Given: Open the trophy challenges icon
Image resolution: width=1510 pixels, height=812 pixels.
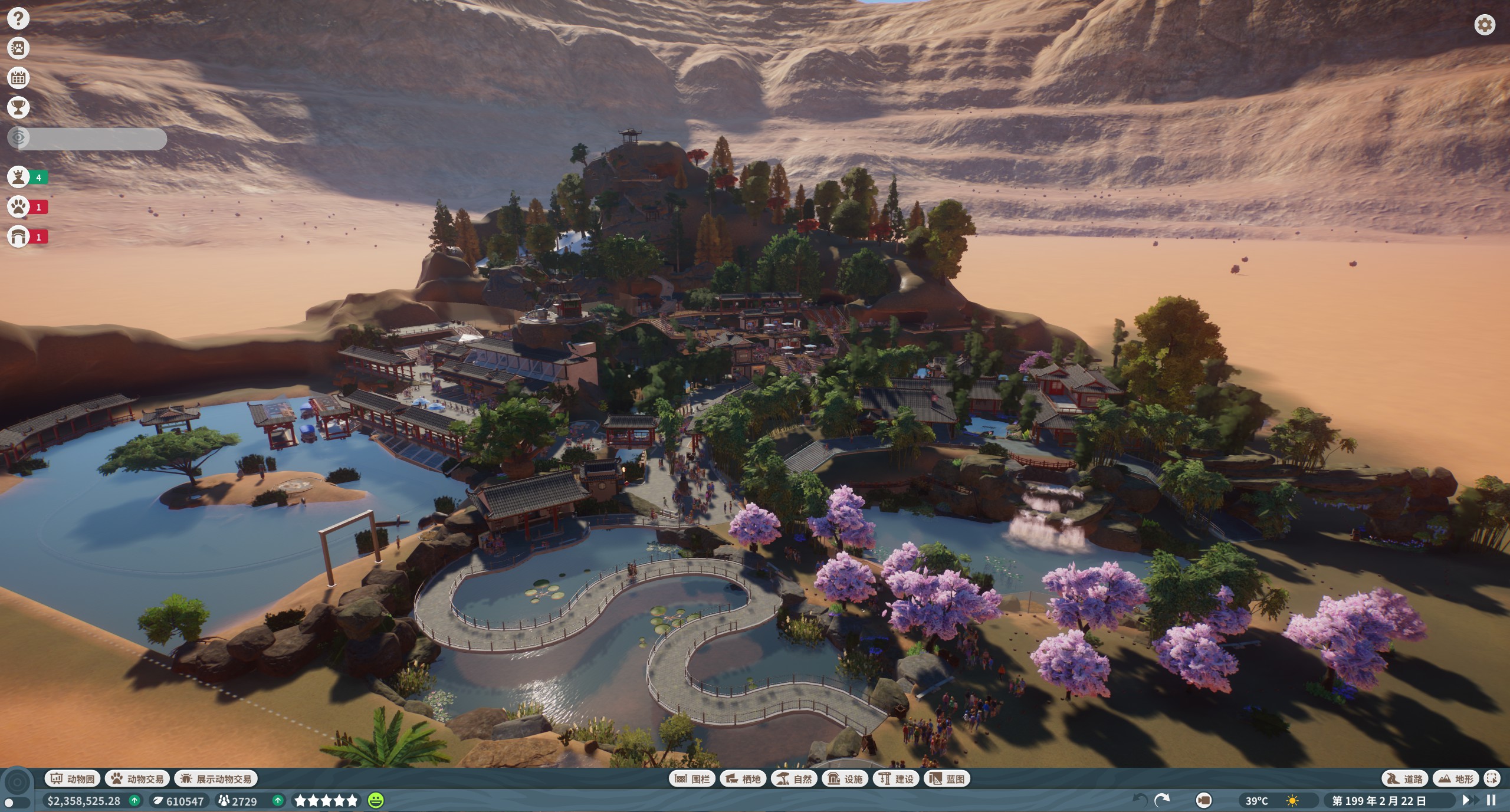Looking at the screenshot, I should tap(18, 107).
